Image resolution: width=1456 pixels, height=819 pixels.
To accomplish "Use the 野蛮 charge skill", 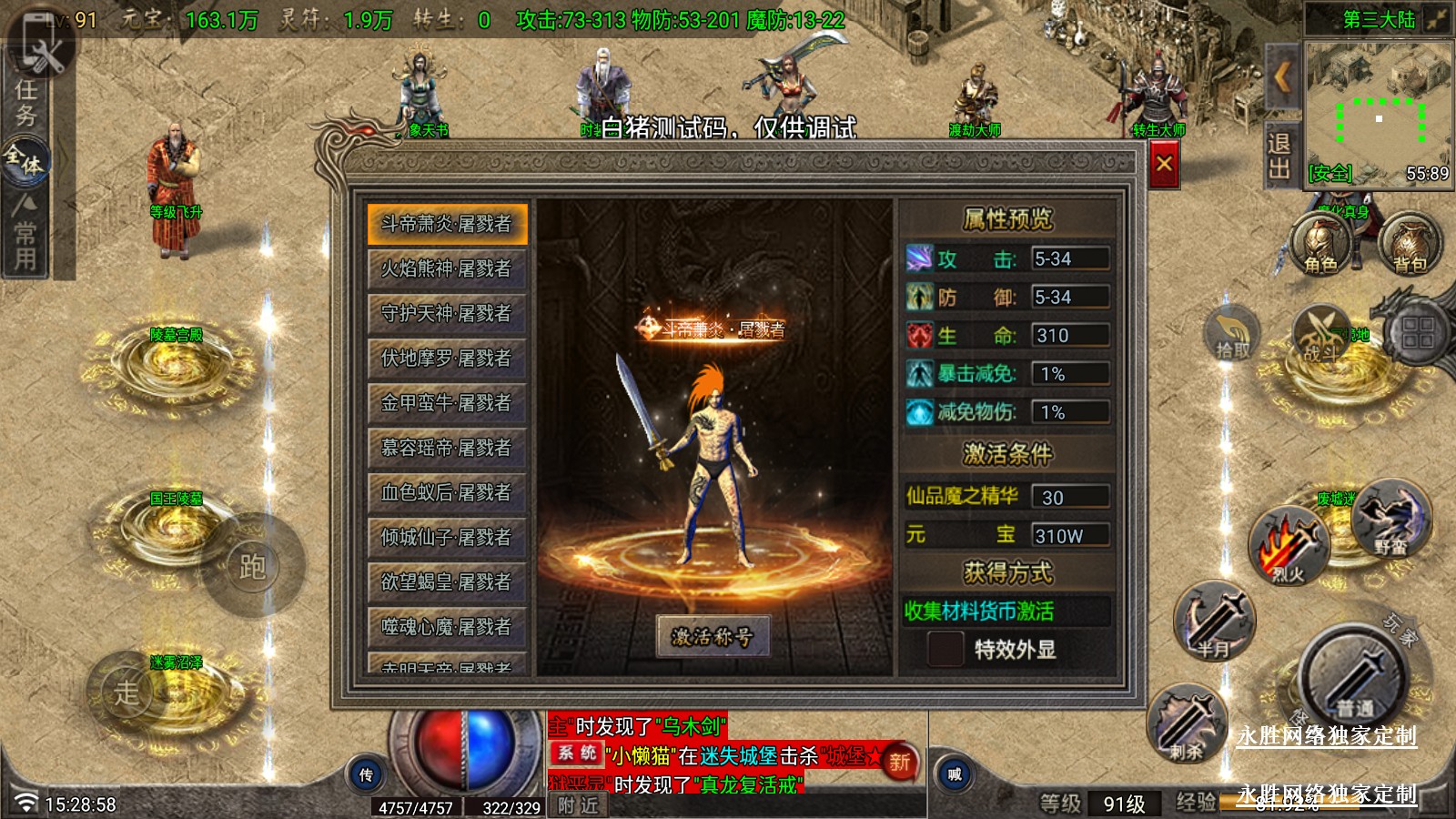I will pyautogui.click(x=1390, y=519).
